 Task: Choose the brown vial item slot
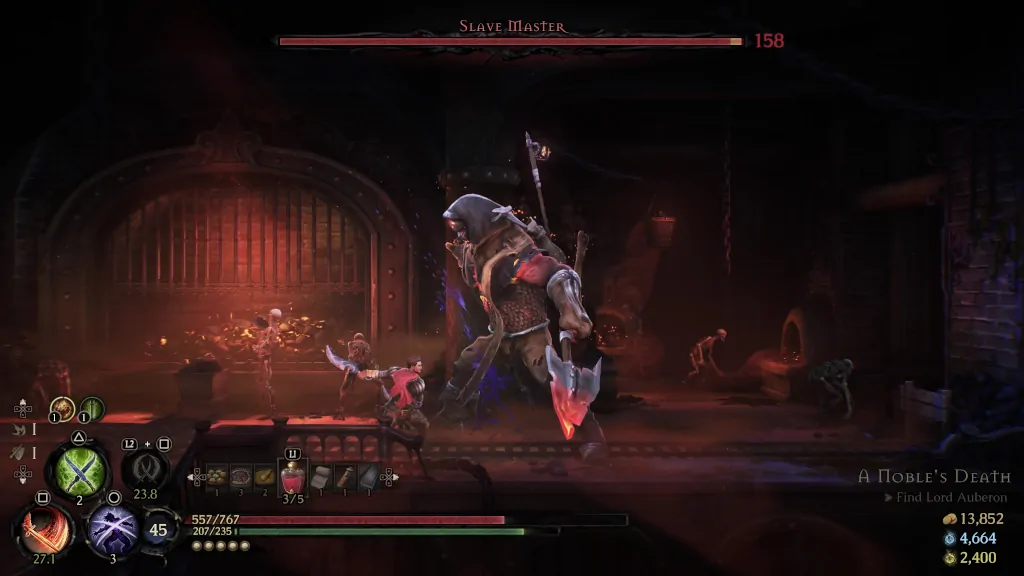[x=345, y=477]
